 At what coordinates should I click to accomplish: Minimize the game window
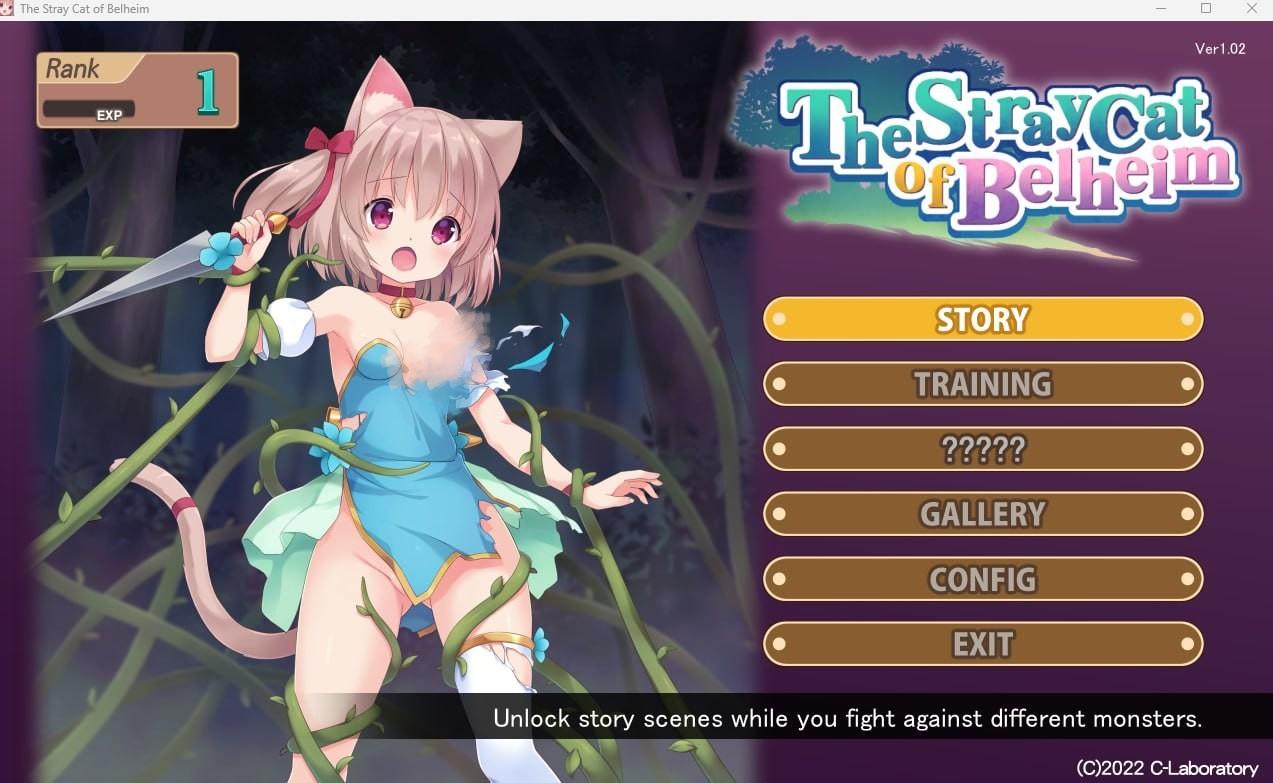pos(1160,9)
